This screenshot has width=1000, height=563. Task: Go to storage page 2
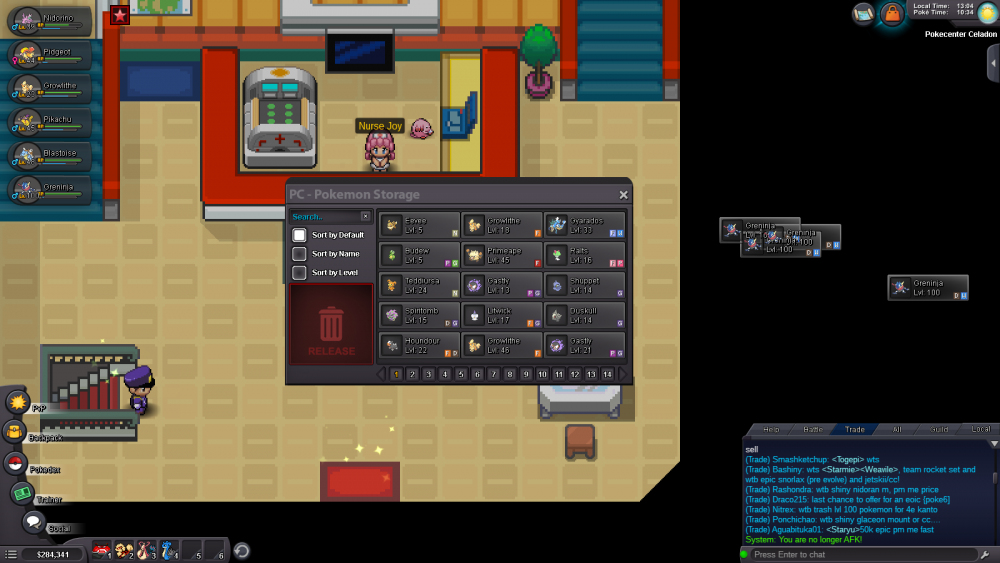(x=412, y=374)
